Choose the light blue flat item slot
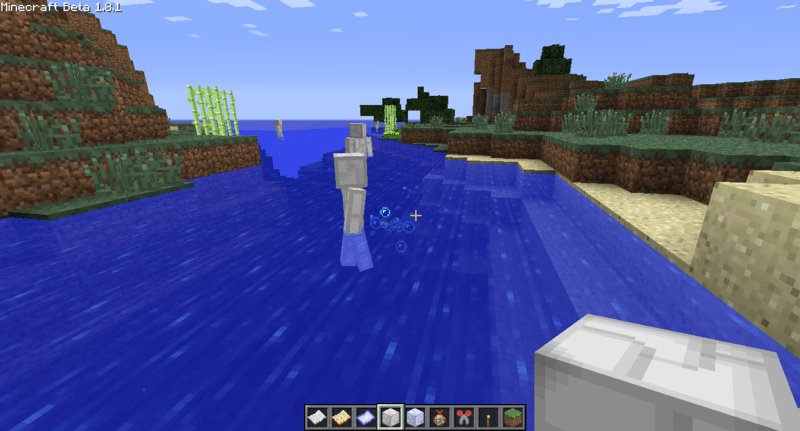Screen dimensions: 800x431 364,418
